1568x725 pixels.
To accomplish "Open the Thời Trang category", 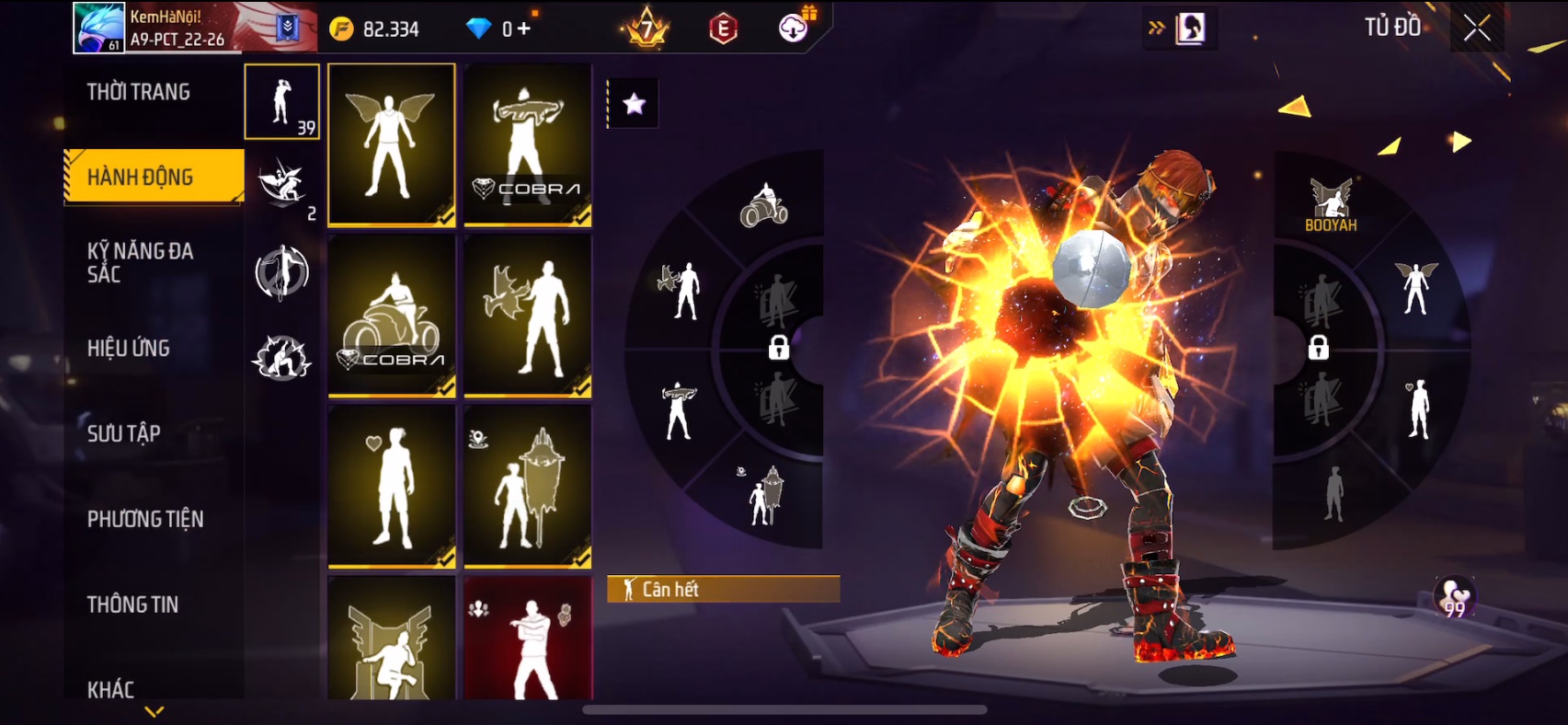I will 139,92.
